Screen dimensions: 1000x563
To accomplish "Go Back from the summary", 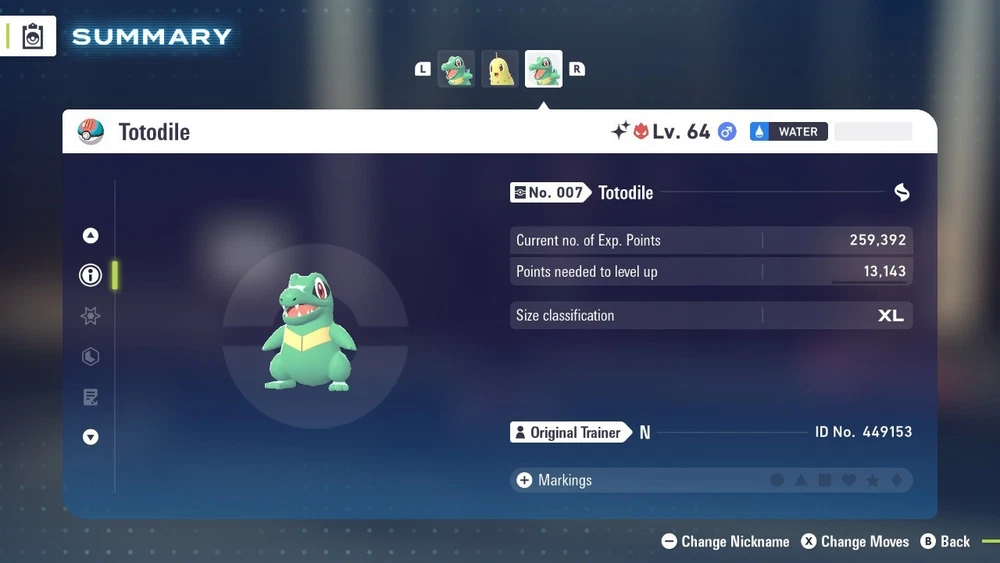I will [945, 541].
